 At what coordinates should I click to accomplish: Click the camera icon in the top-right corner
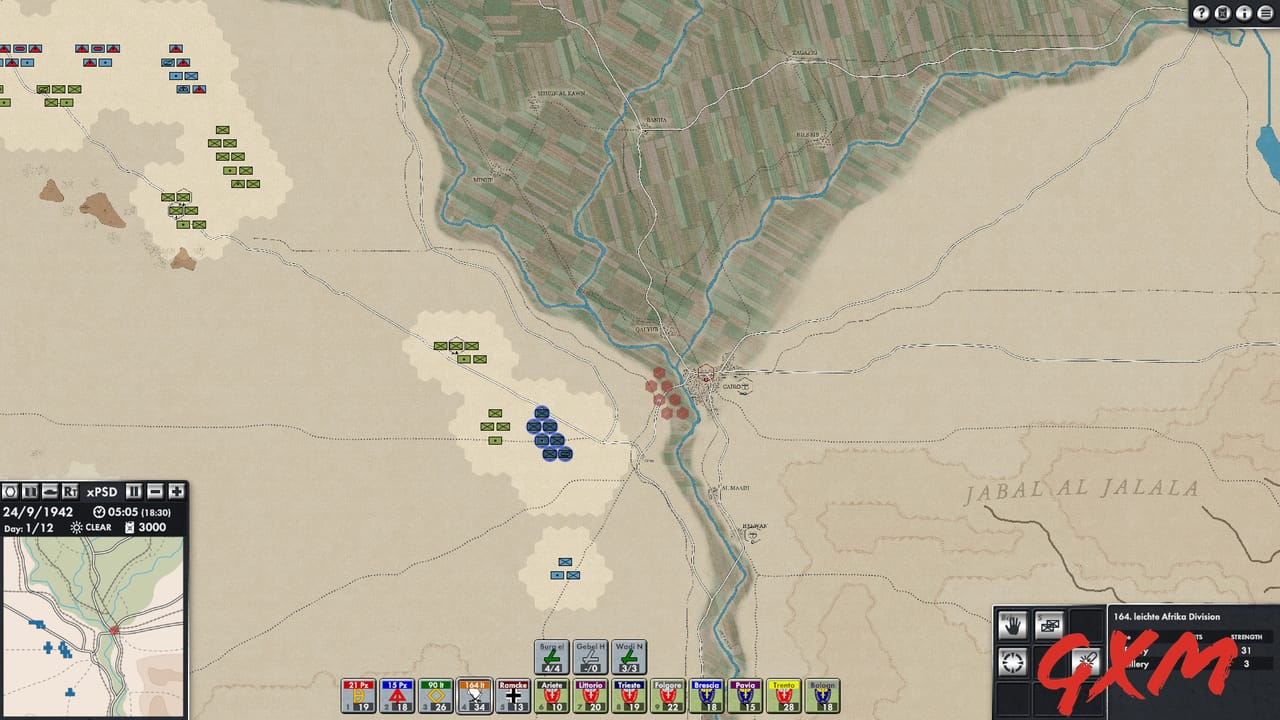click(x=1224, y=13)
